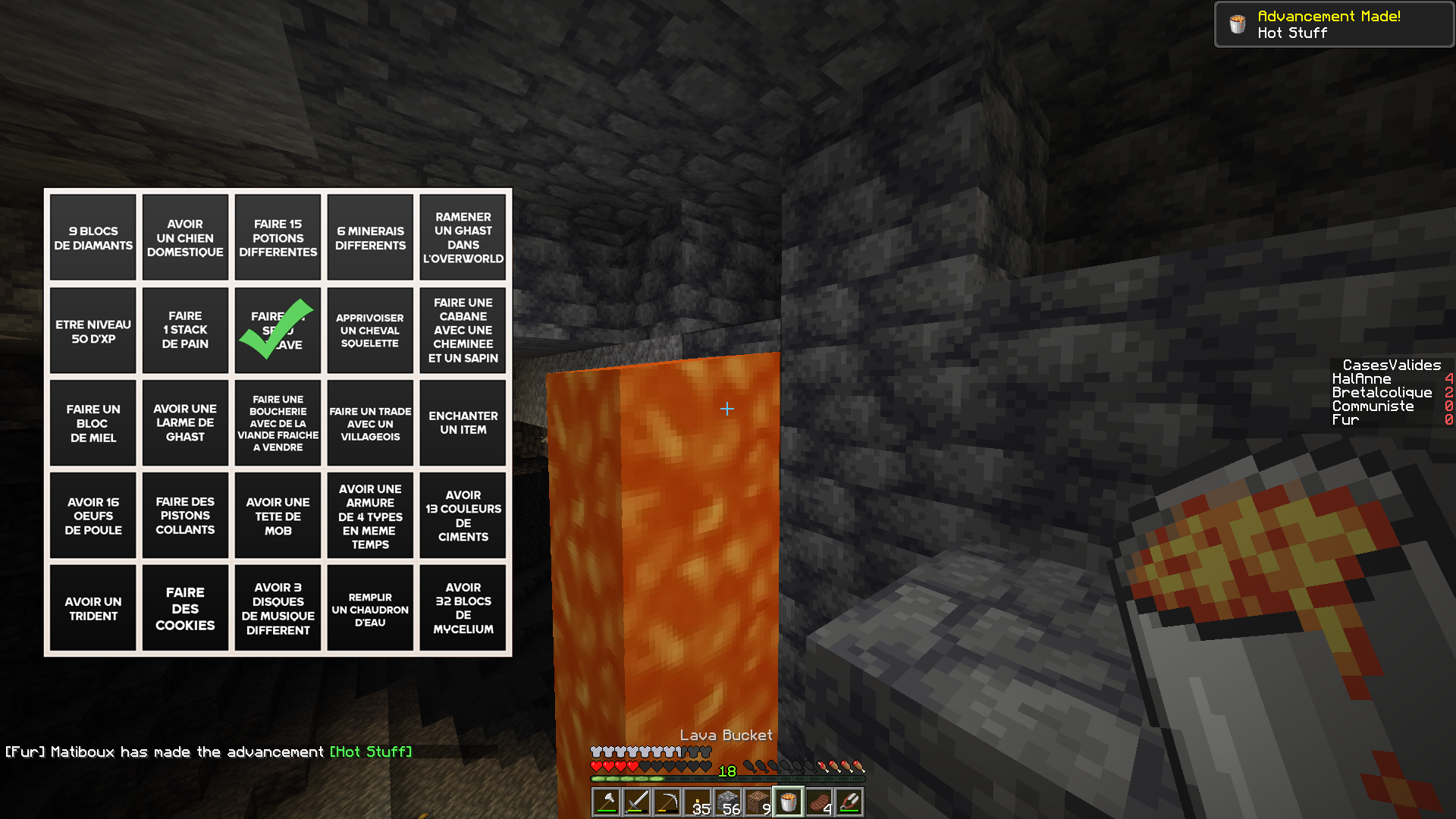This screenshot has height=819, width=1456.
Task: Click the '9 Blocs de Diamants' bingo tile
Action: click(x=93, y=237)
